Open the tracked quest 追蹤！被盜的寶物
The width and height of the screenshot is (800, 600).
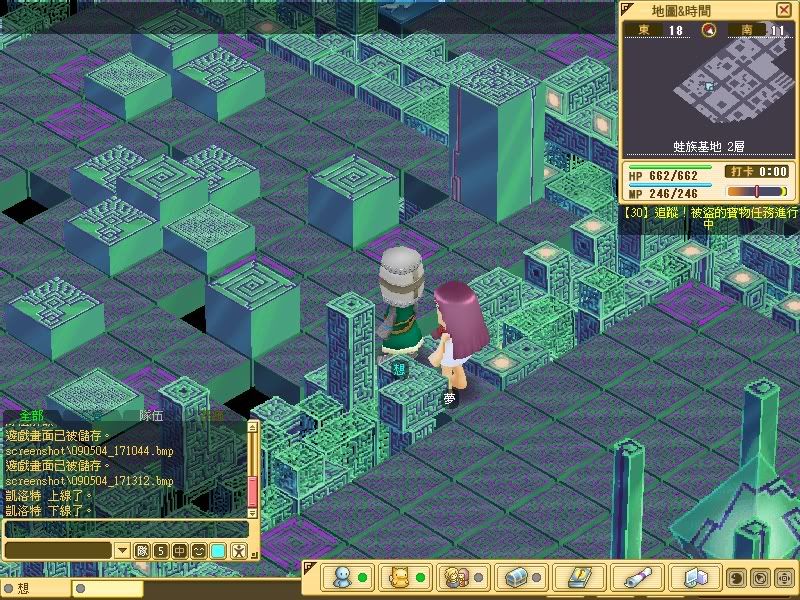[710, 213]
